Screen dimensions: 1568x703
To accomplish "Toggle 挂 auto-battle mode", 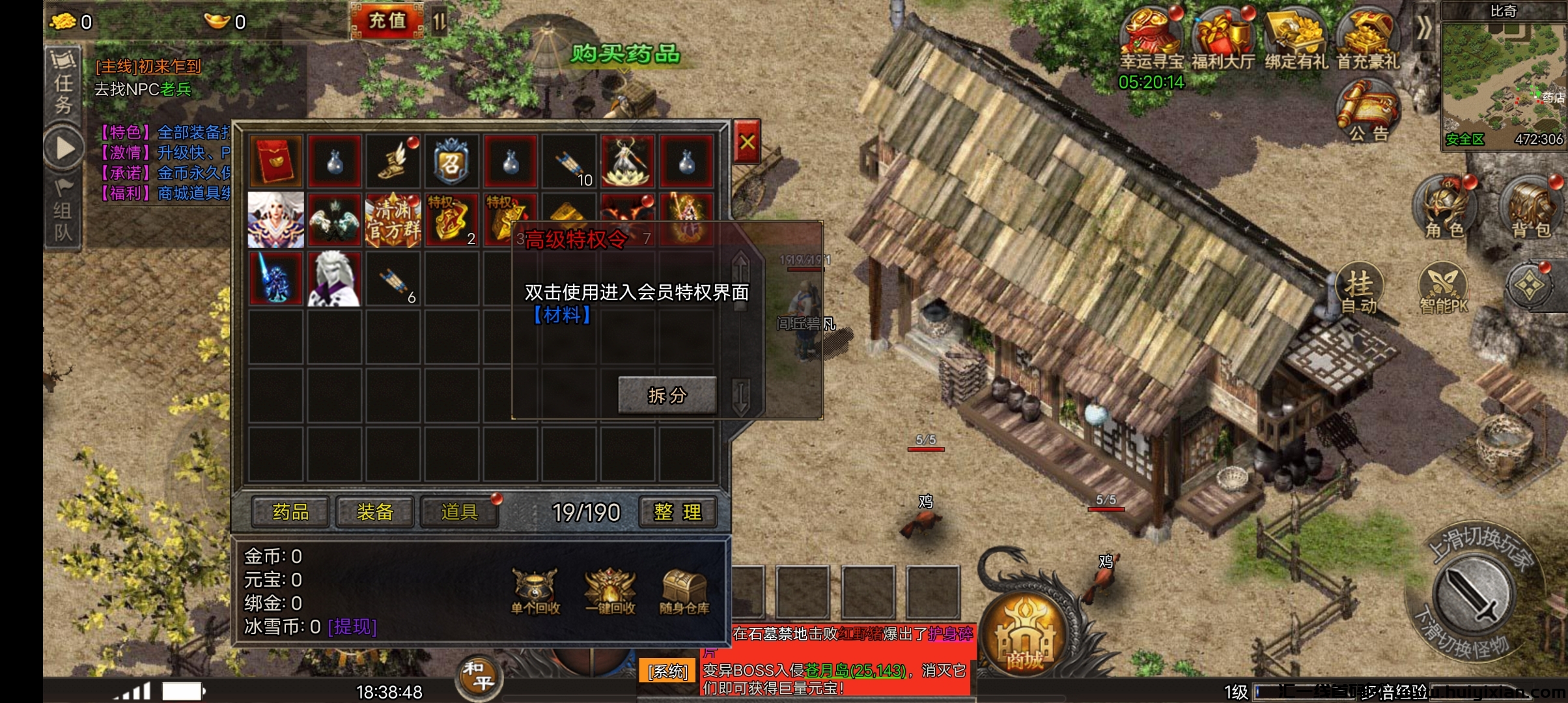I will click(x=1360, y=290).
